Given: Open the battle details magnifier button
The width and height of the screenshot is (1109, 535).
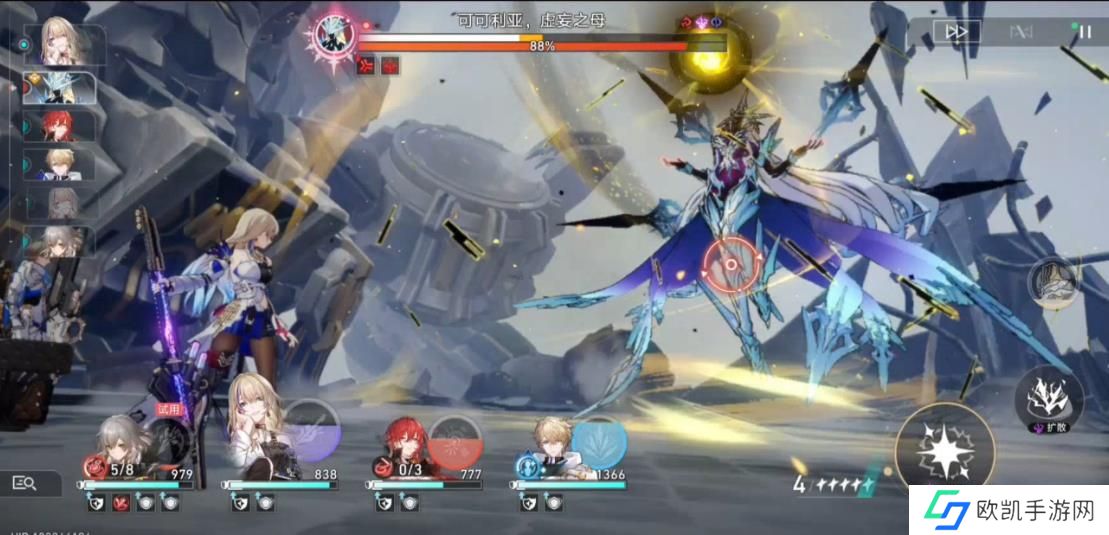Looking at the screenshot, I should pos(24,484).
